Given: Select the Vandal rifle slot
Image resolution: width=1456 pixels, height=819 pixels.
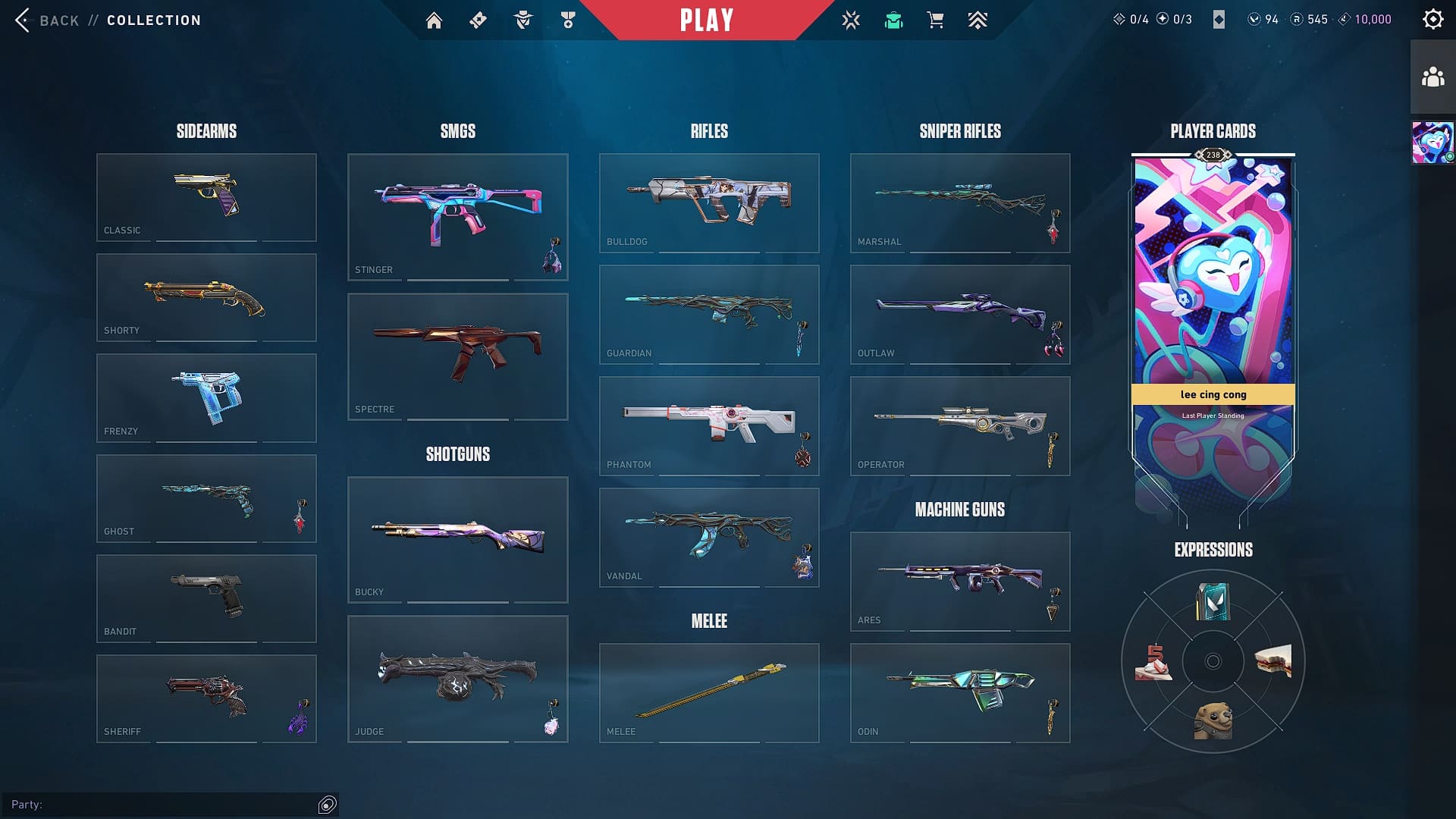Looking at the screenshot, I should pos(708,537).
